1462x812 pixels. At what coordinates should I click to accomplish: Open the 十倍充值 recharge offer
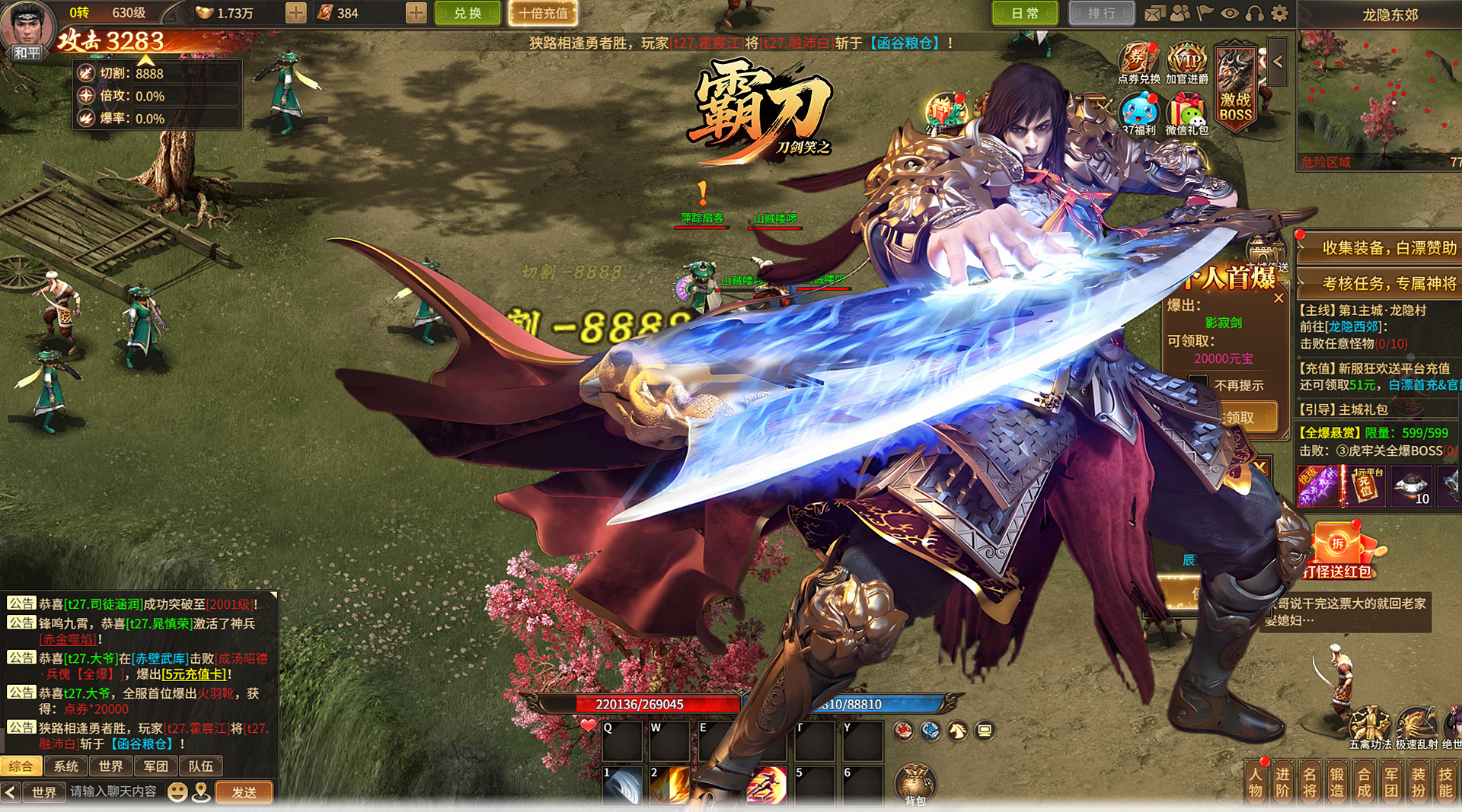pyautogui.click(x=543, y=13)
